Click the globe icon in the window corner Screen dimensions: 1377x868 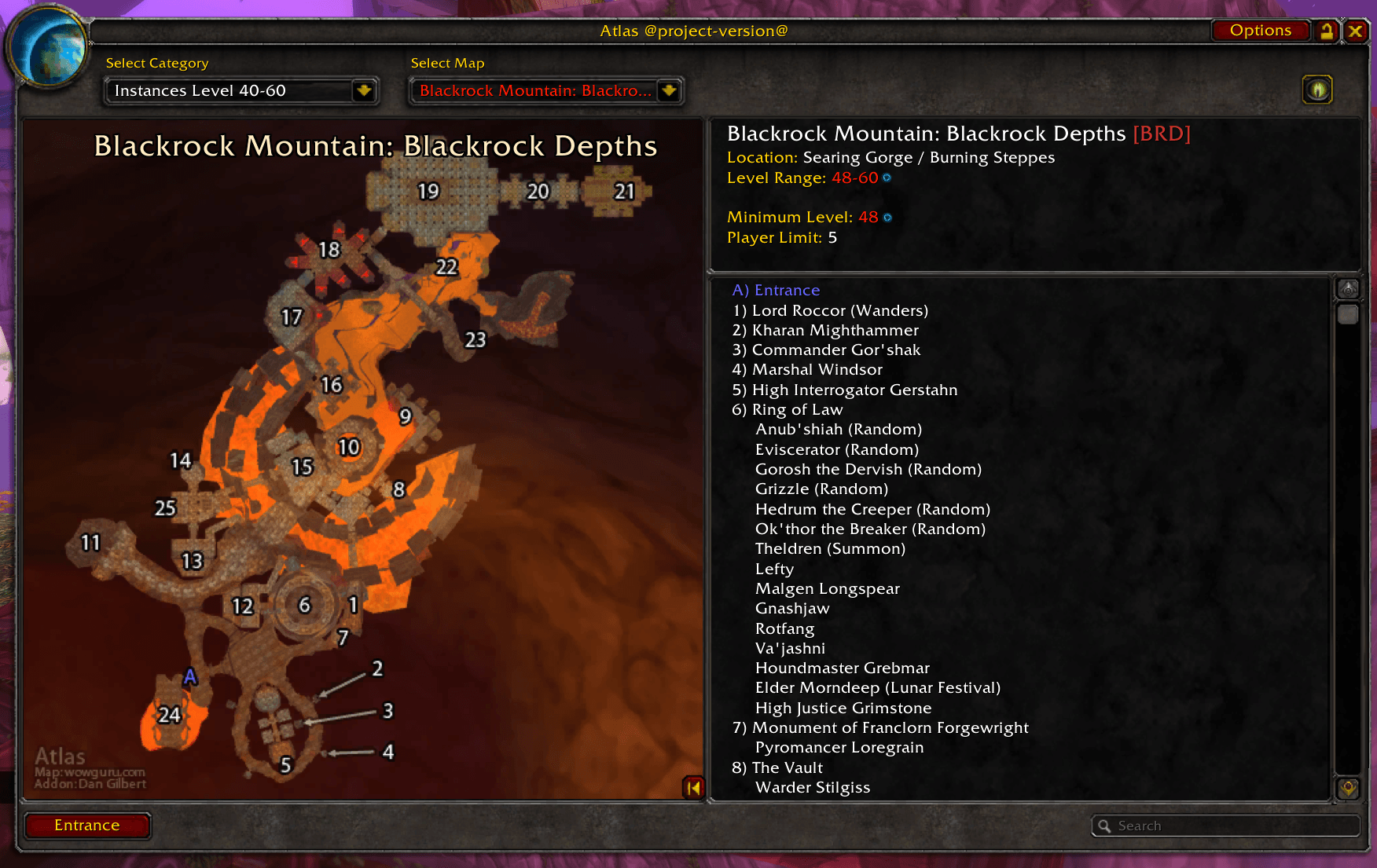click(49, 49)
